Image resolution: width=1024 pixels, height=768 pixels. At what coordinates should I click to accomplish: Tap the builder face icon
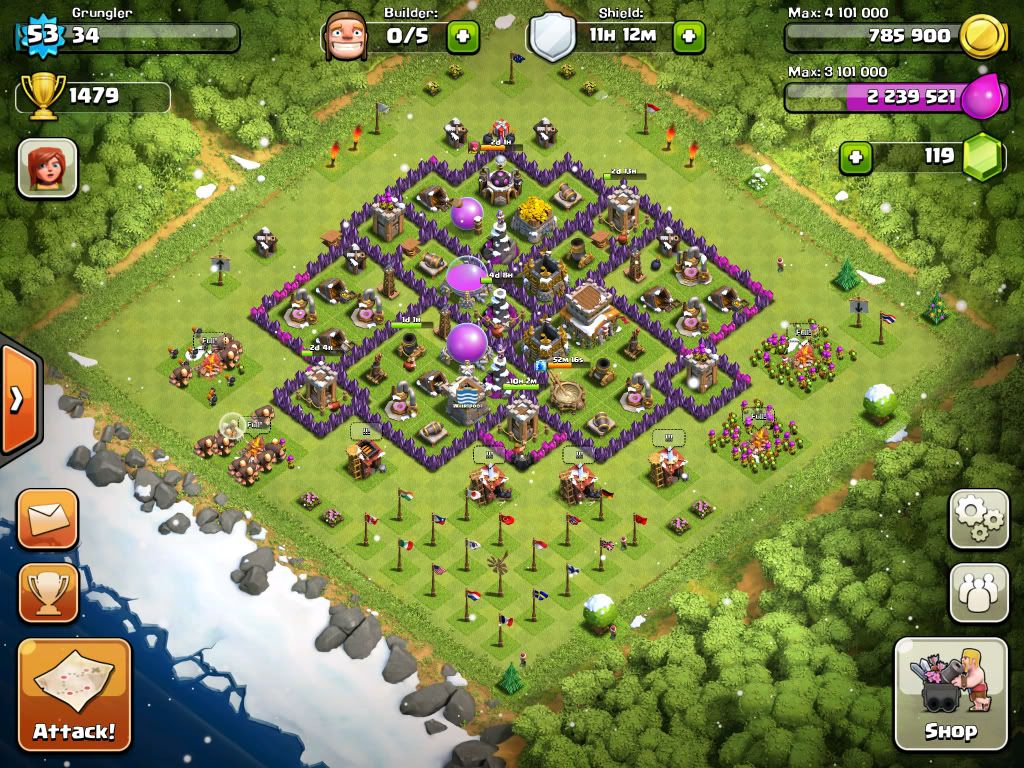(346, 36)
